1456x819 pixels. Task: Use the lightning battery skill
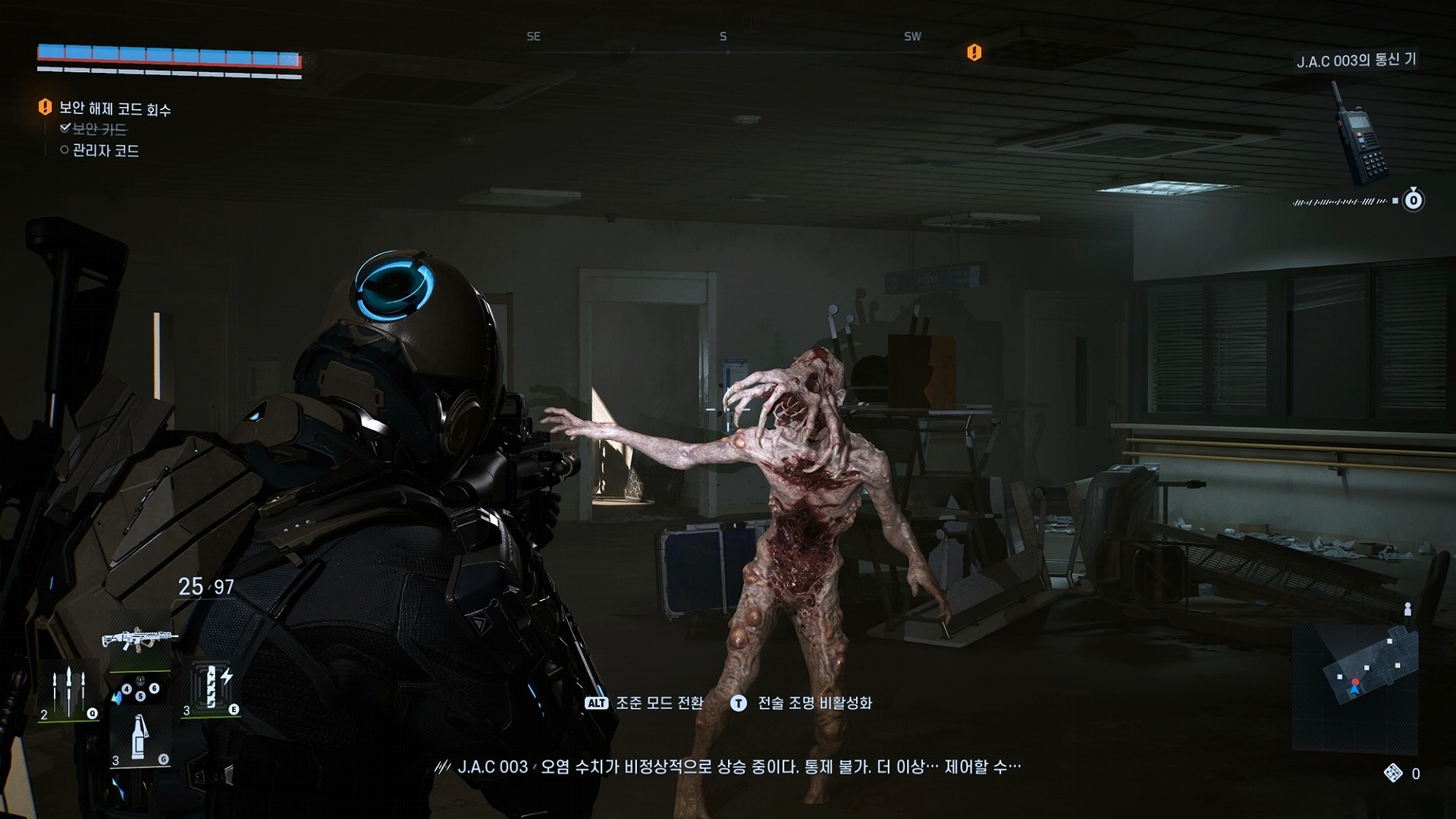212,687
